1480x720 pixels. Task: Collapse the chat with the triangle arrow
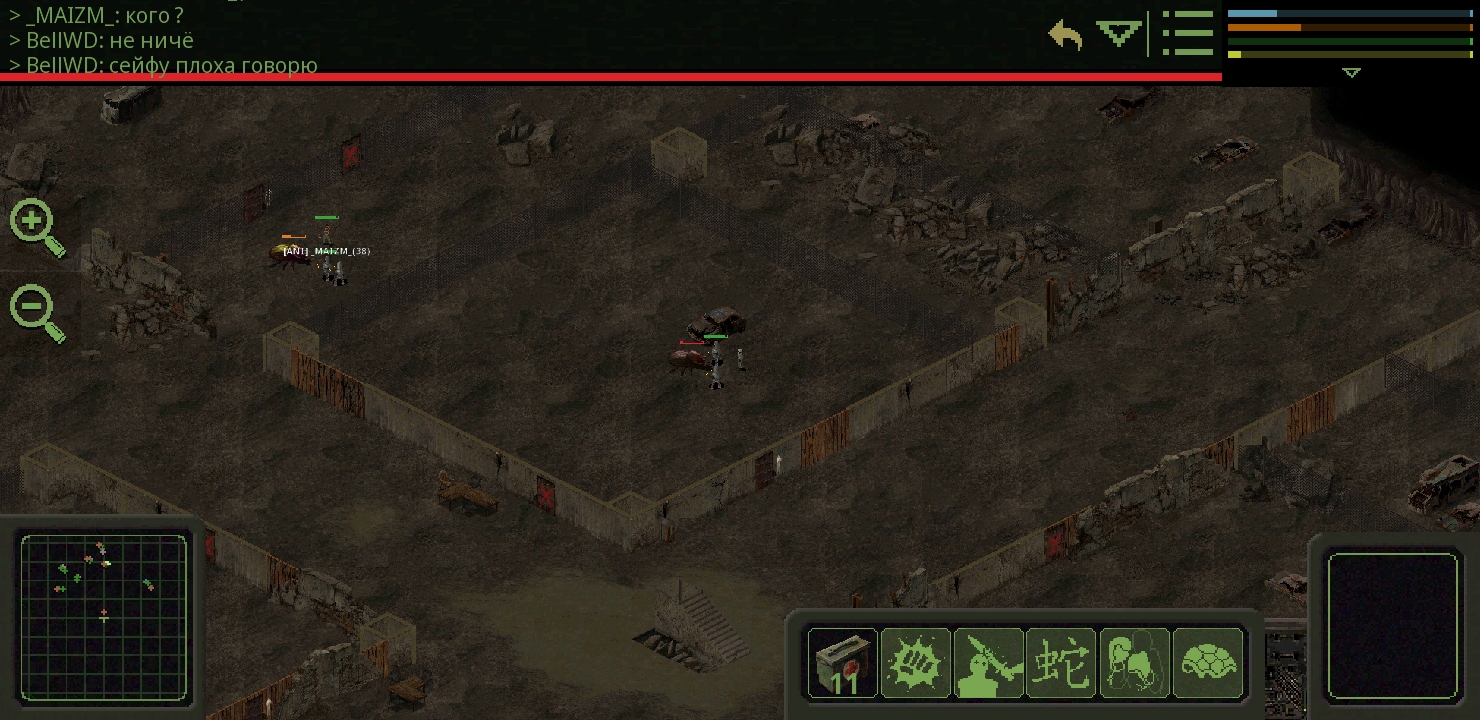pyautogui.click(x=1117, y=33)
